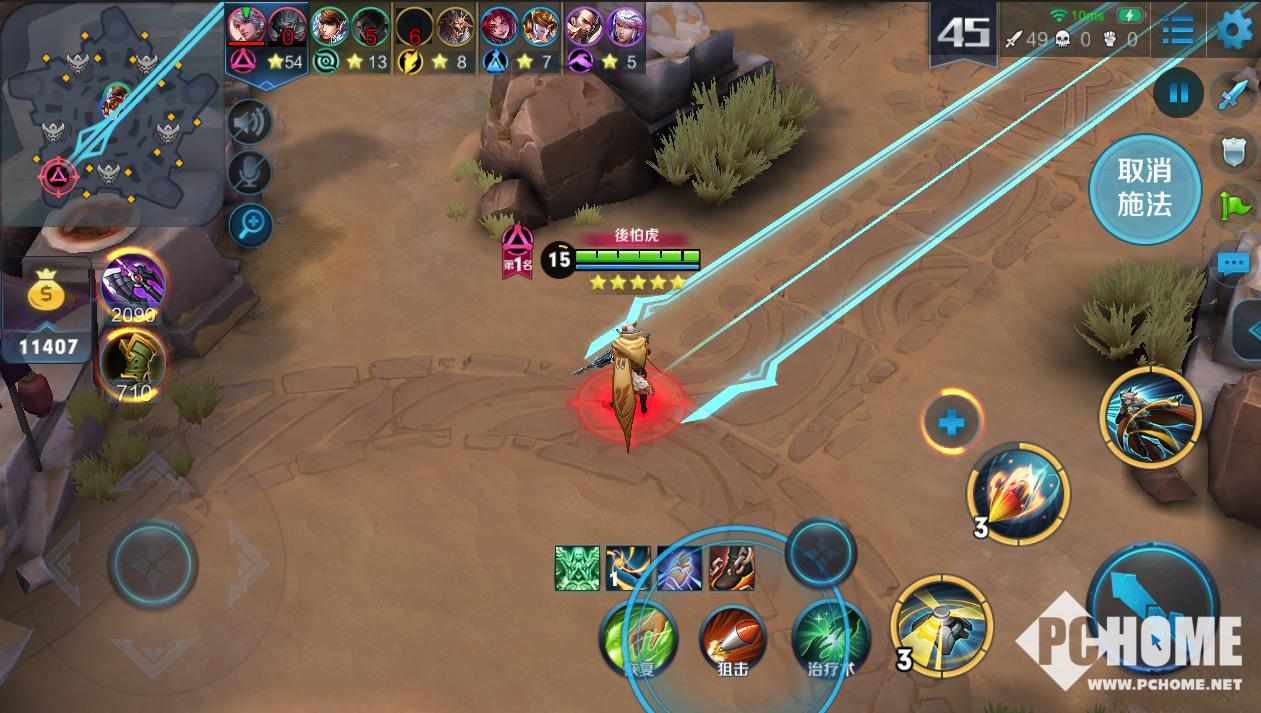
Task: Cast the 治疗术 healing spell
Action: (x=828, y=637)
